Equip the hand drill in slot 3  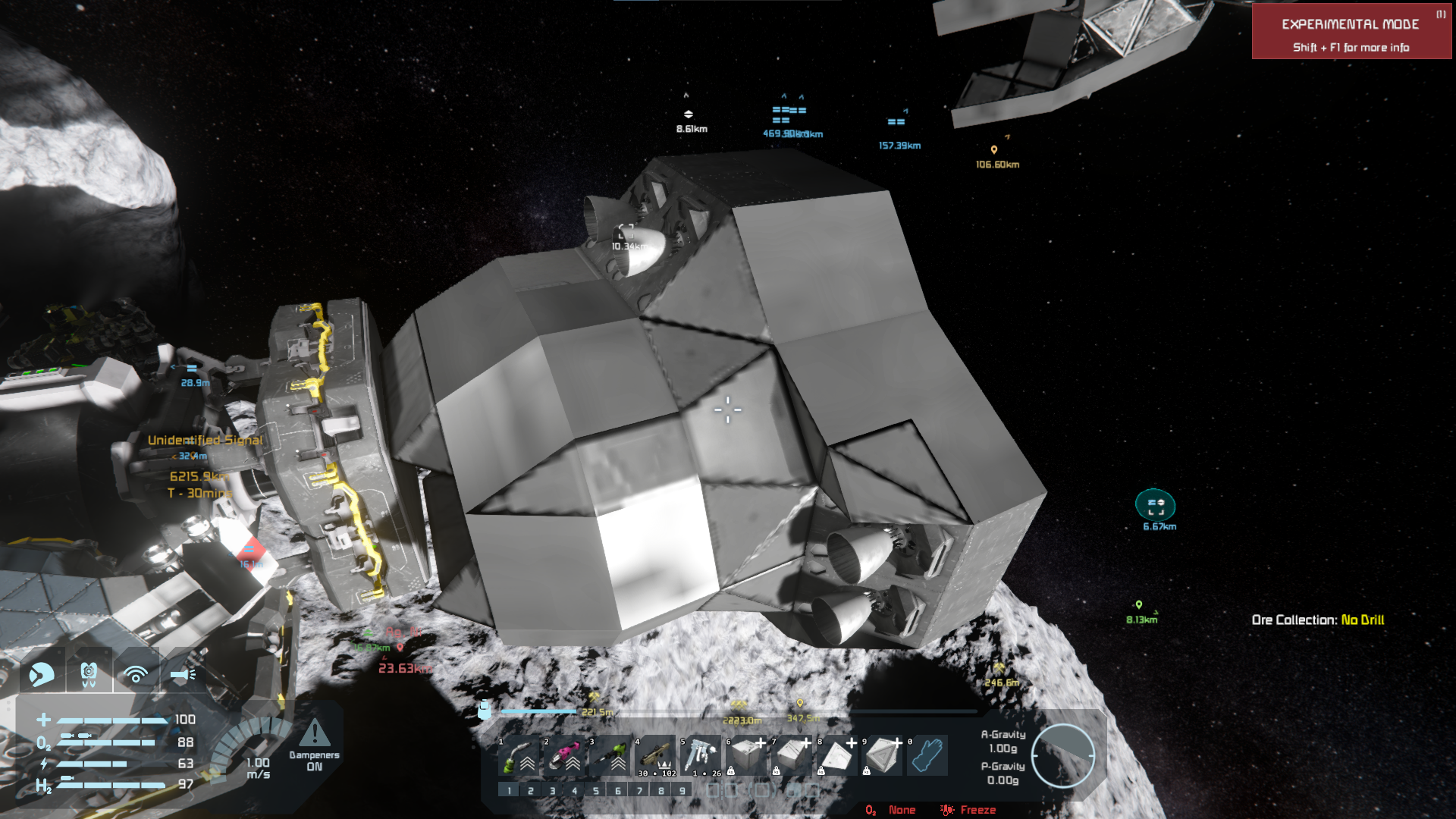(x=609, y=755)
